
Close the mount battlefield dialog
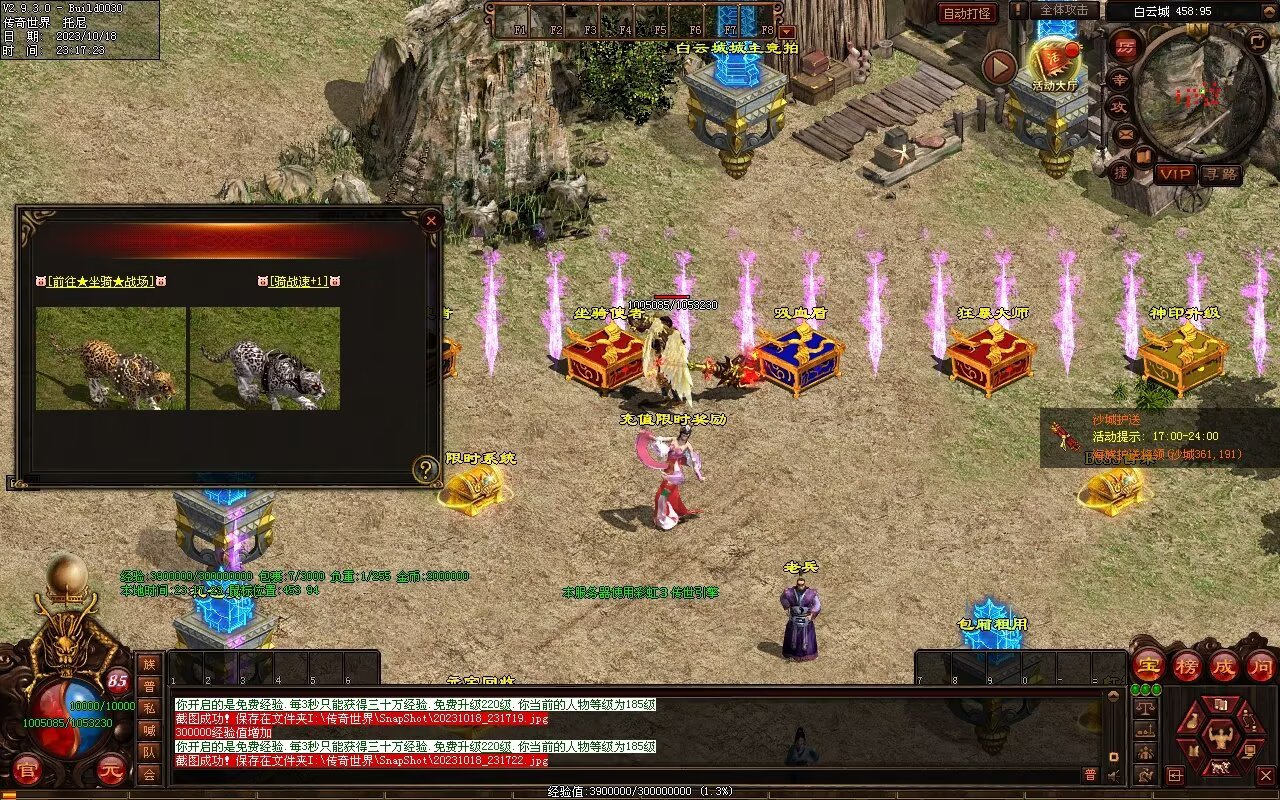tap(431, 220)
